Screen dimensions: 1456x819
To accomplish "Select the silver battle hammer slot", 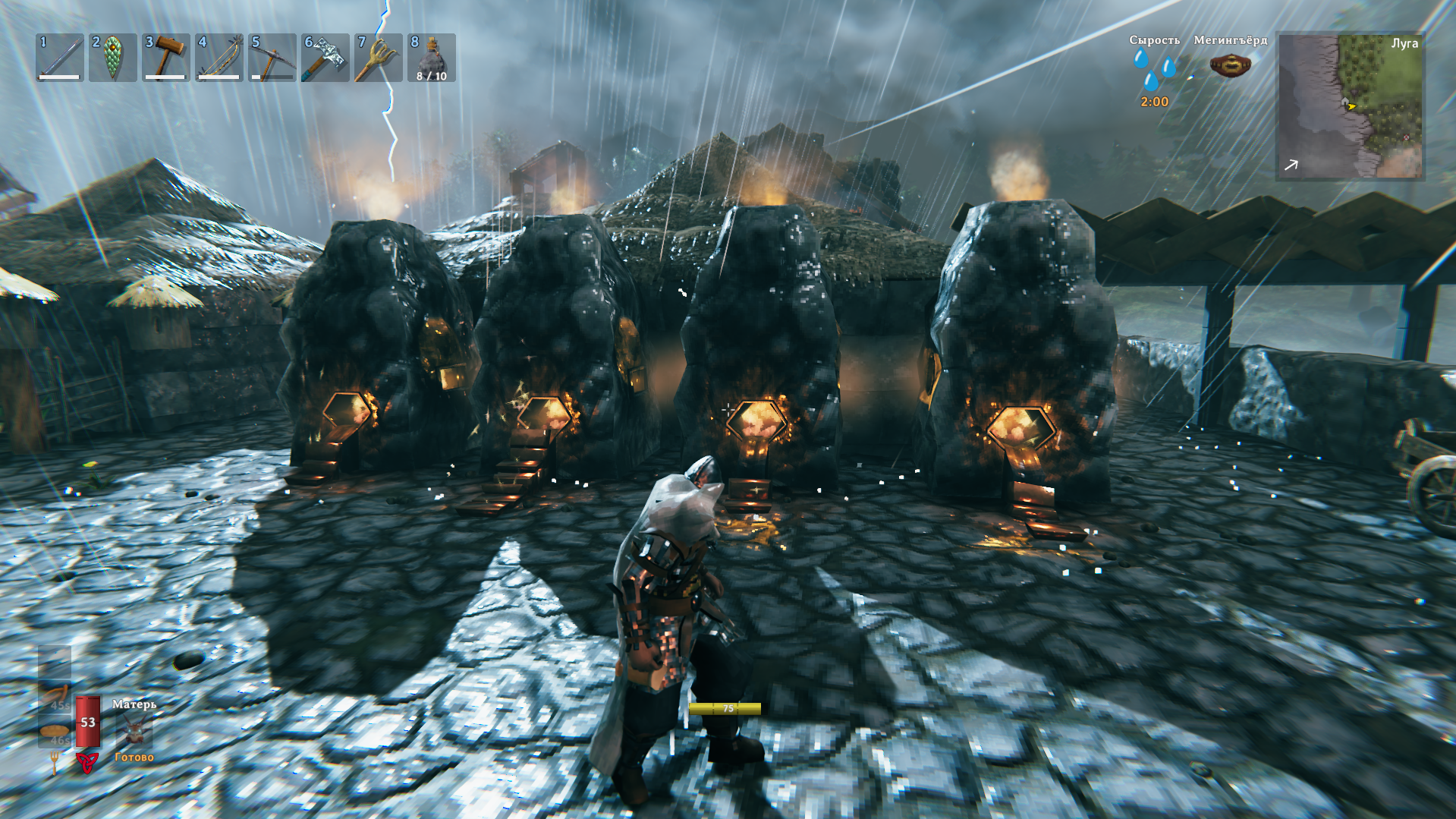I will point(325,58).
